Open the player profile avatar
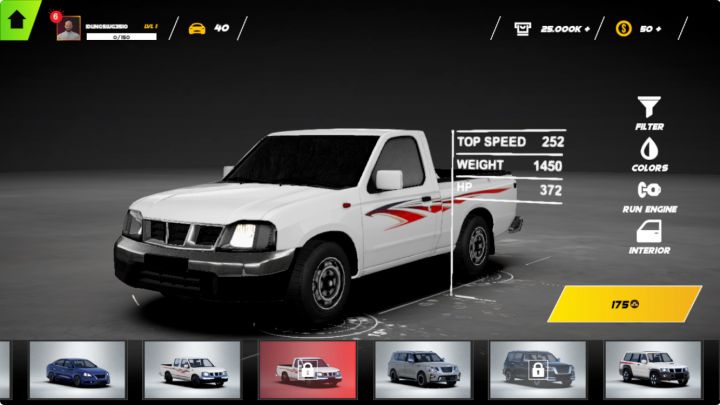Screen dimensions: 720x405 (x=69, y=29)
